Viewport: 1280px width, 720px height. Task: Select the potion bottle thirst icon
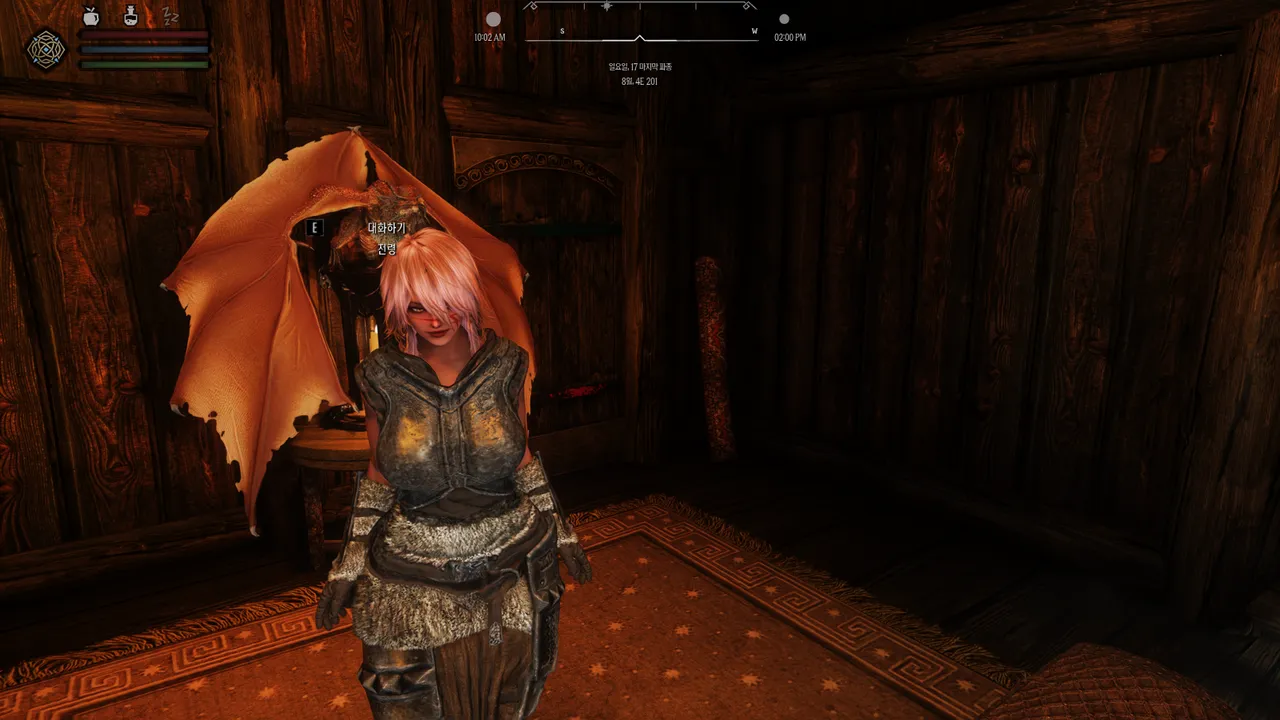(131, 15)
